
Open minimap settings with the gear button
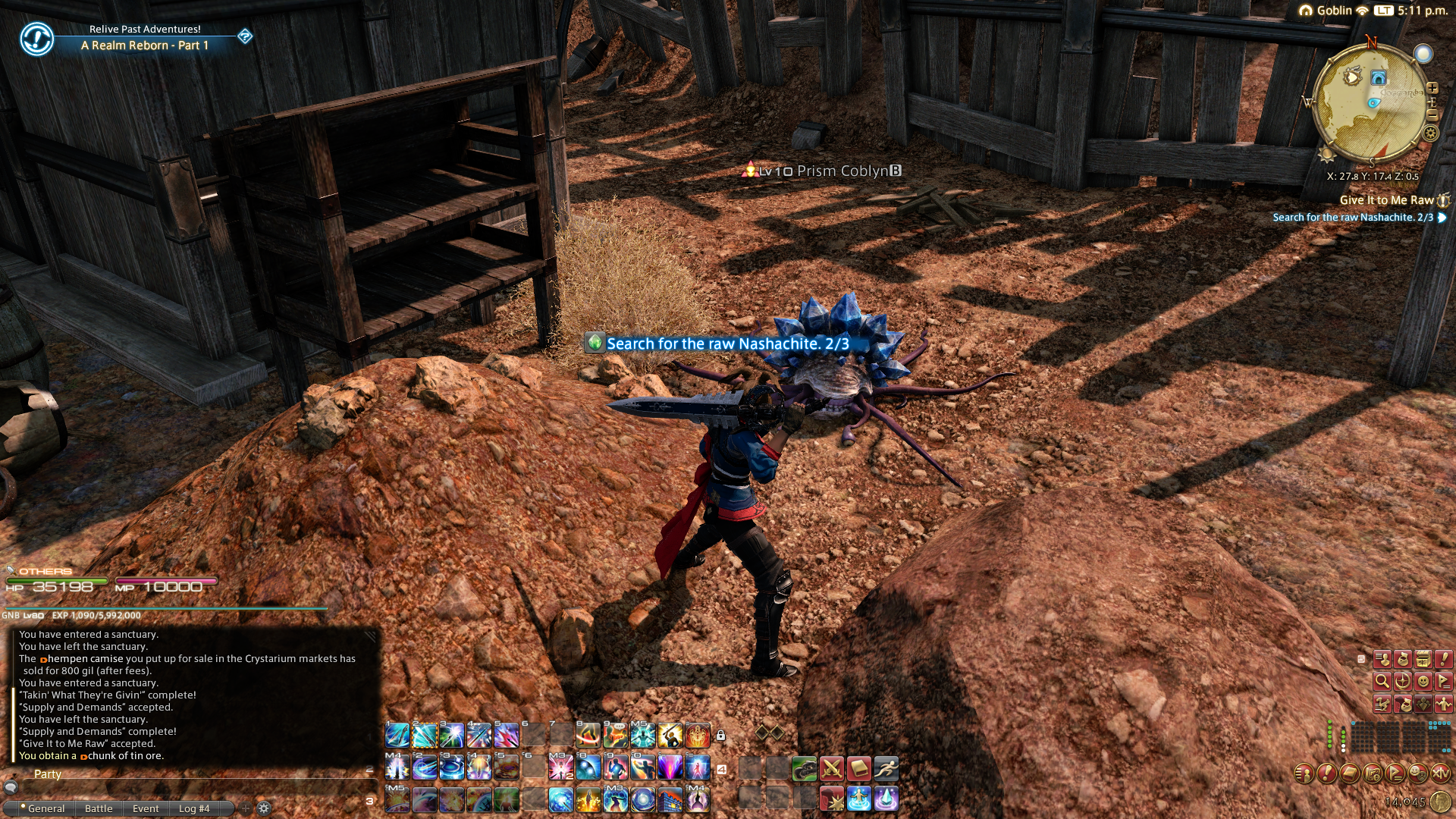tap(1430, 133)
